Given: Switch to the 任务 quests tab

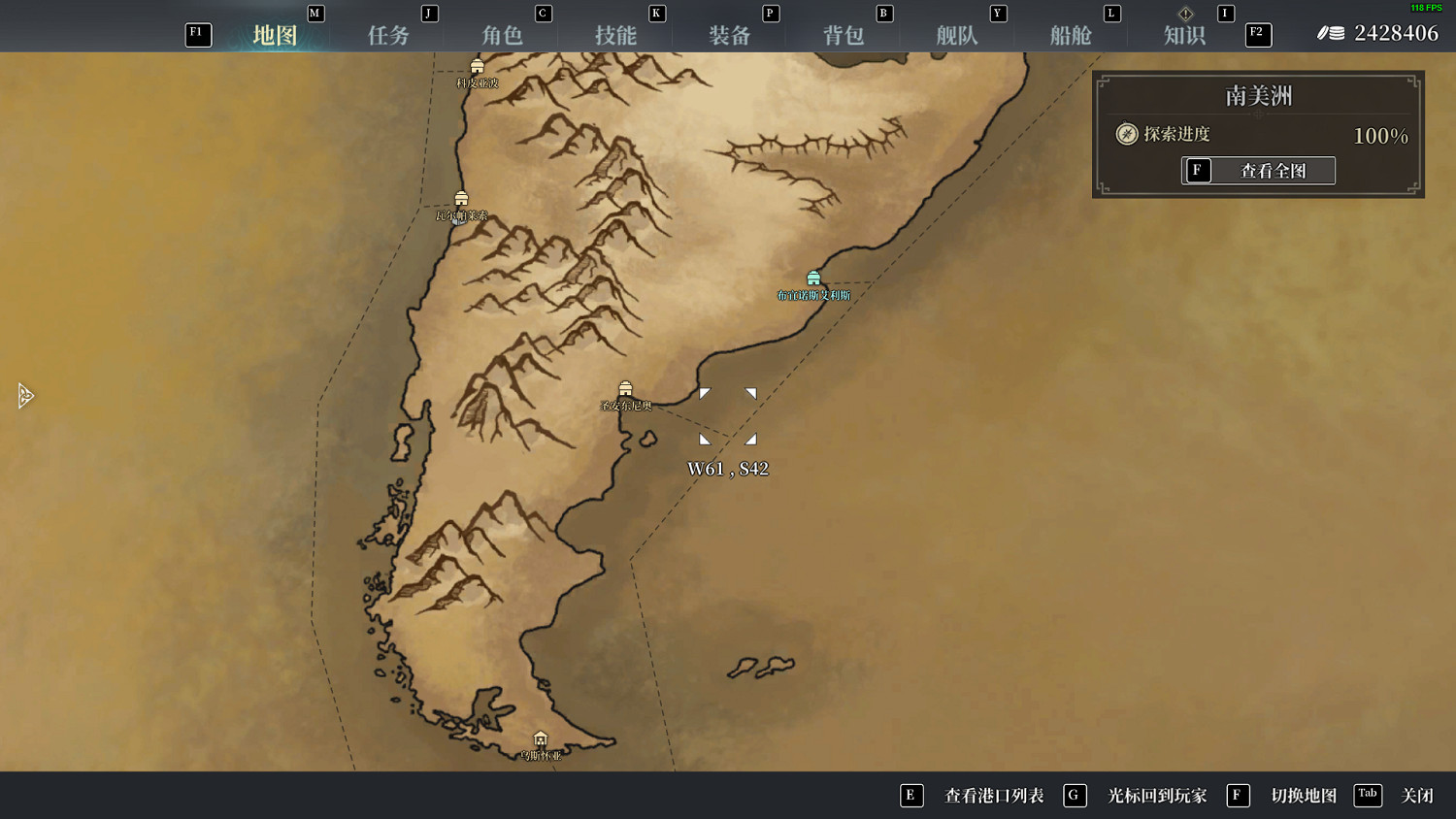Looking at the screenshot, I should point(389,34).
